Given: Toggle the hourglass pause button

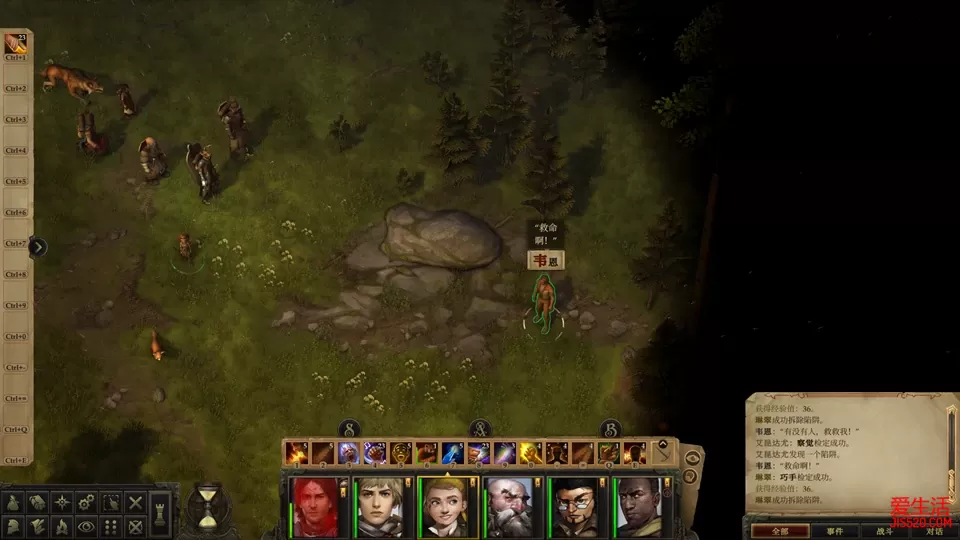Looking at the screenshot, I should 208,505.
